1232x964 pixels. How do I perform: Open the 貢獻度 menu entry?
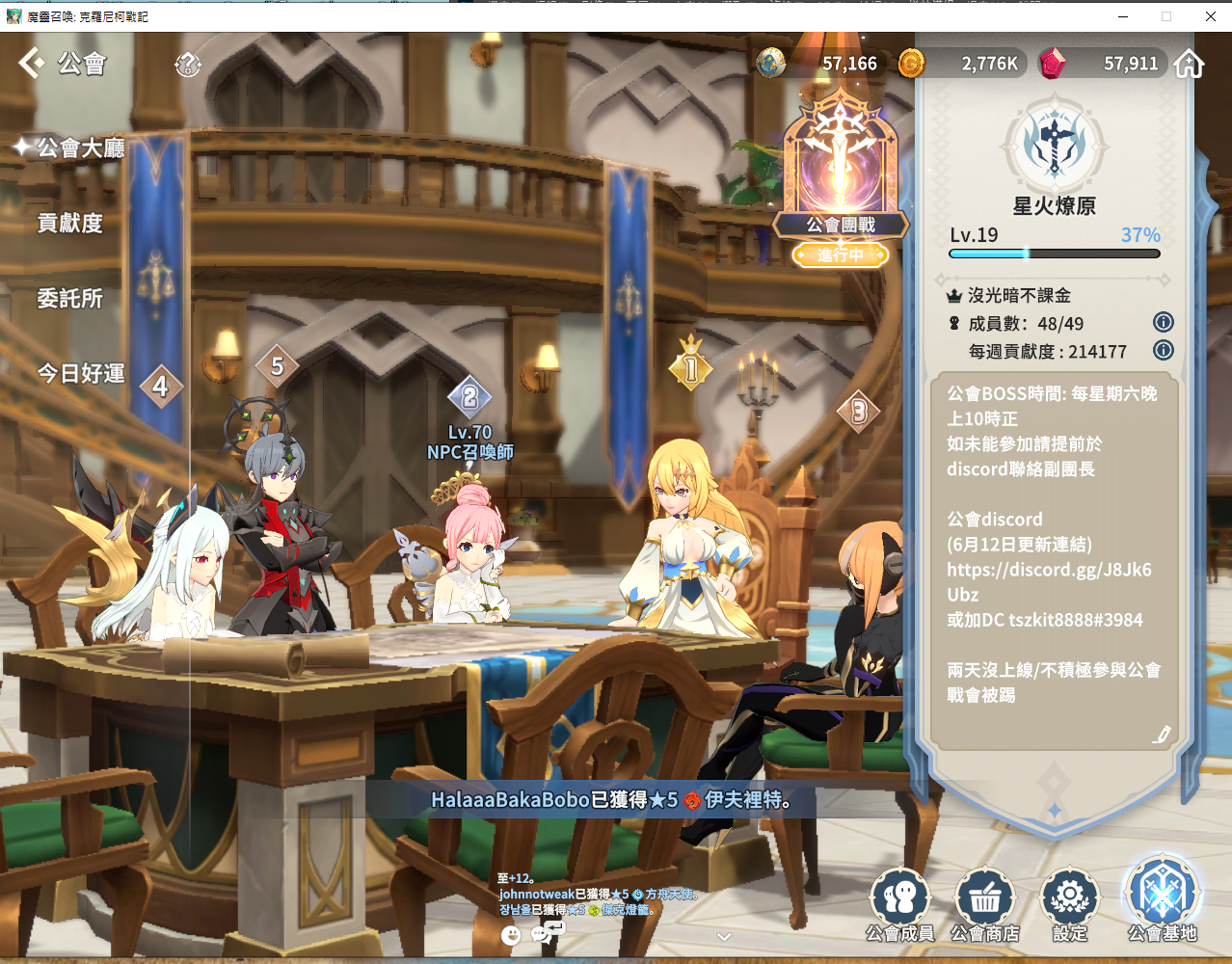(x=69, y=224)
